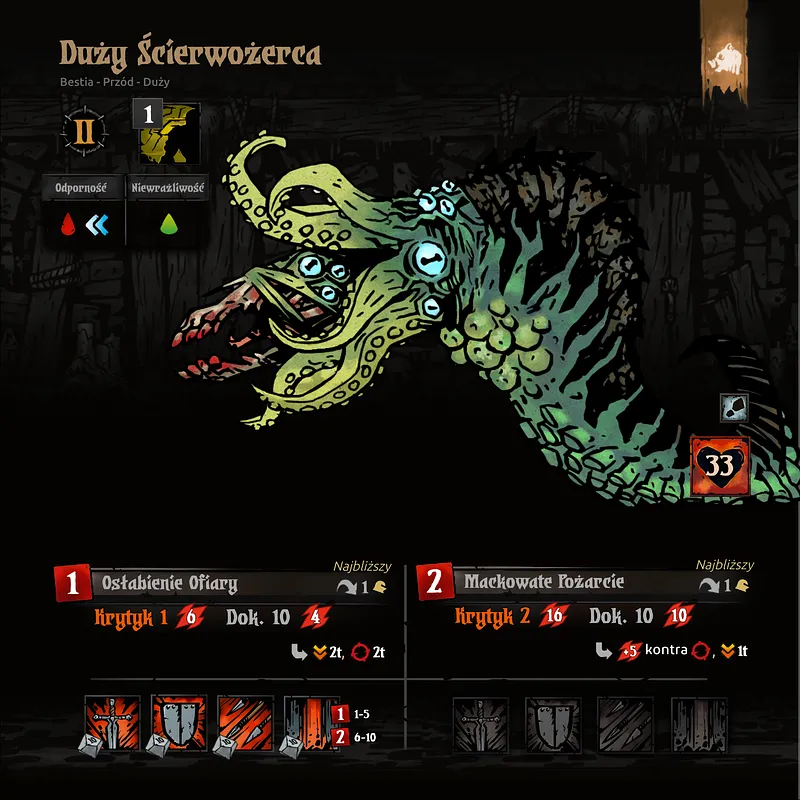Select the lit red banner skill icon

click(x=311, y=723)
